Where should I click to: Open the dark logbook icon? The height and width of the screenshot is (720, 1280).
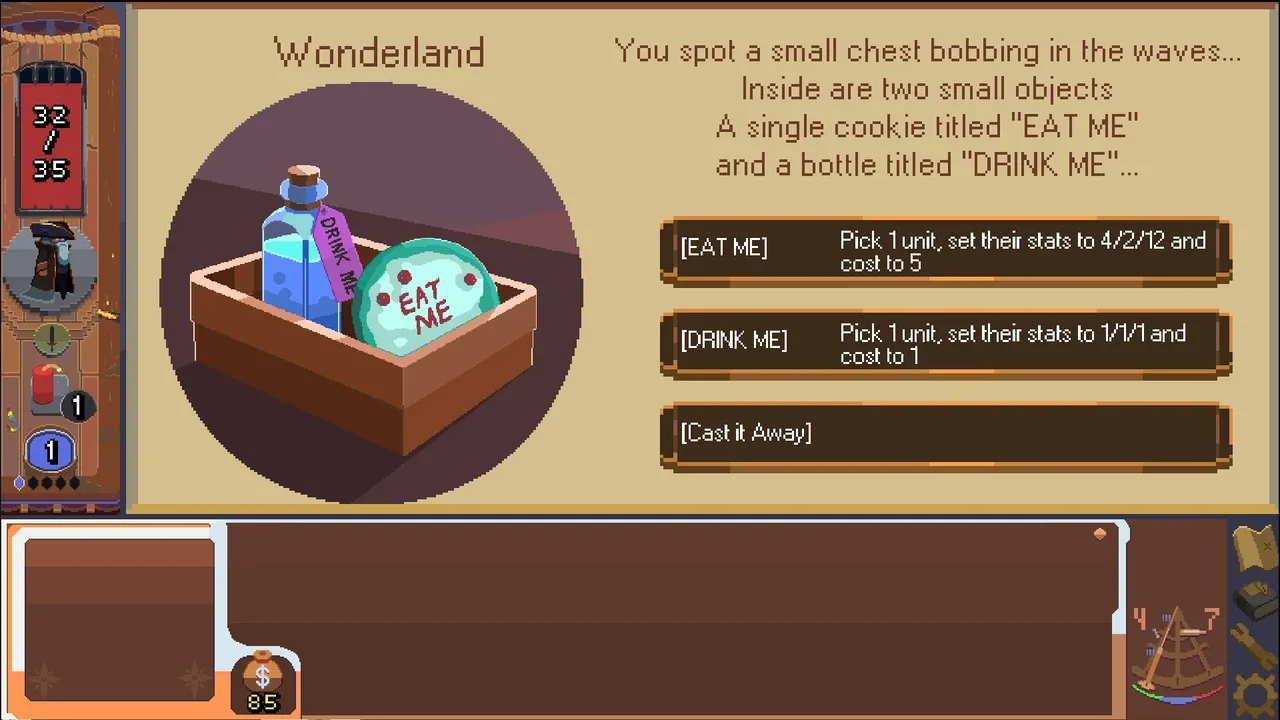[1254, 600]
